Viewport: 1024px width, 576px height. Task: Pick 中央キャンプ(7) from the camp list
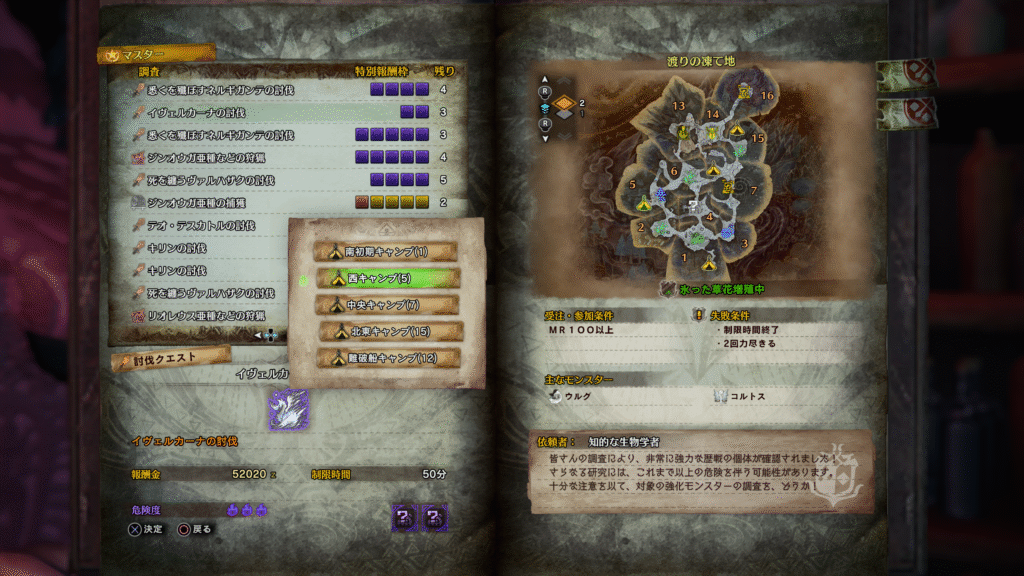coord(385,304)
